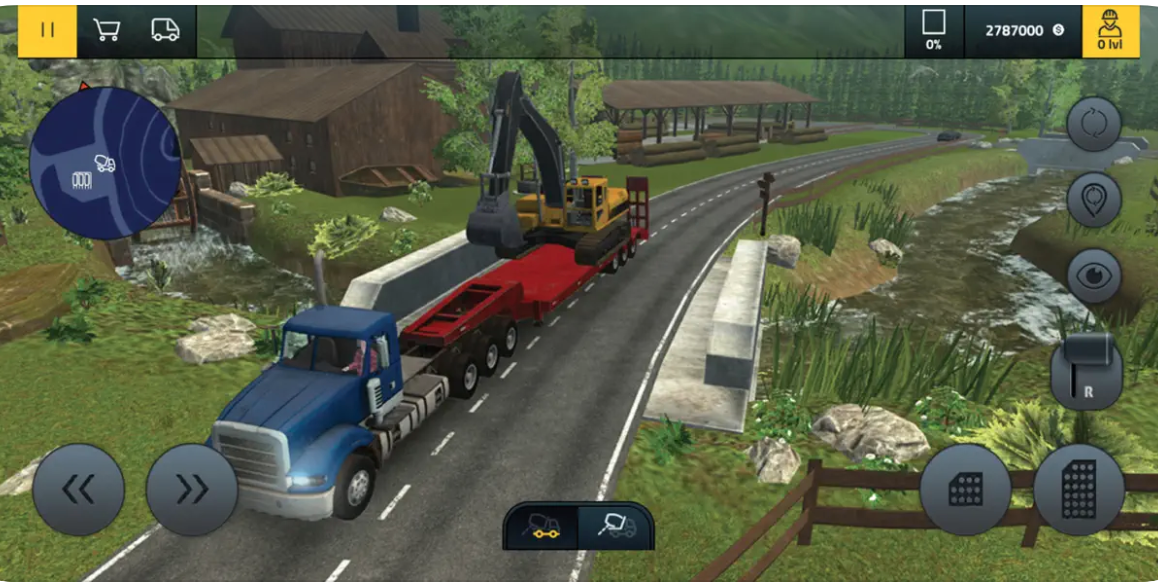Select the yellow-highlighted truck coupling tab
1158x584 pixels.
[x=543, y=526]
